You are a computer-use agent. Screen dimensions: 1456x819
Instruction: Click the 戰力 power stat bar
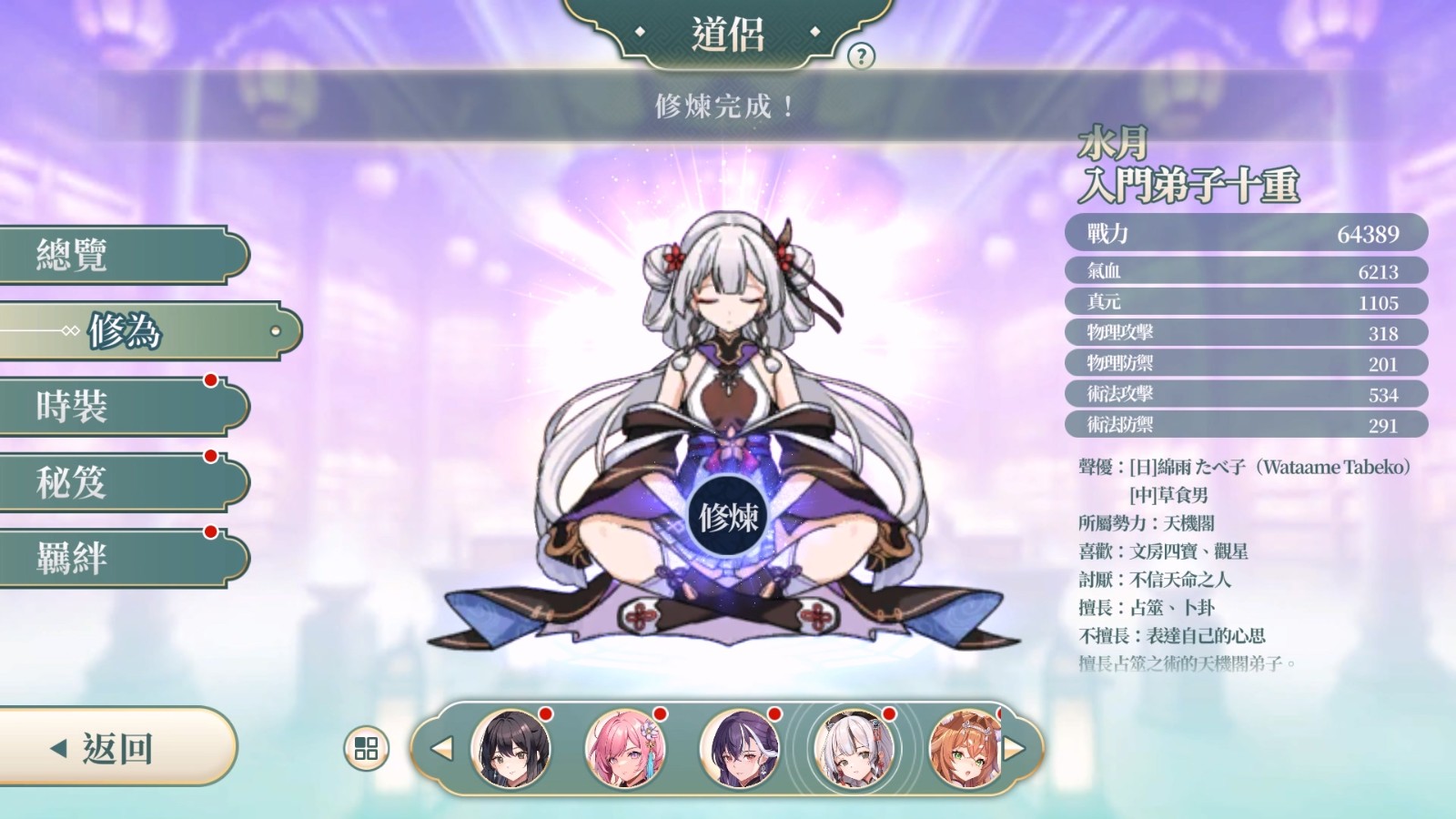1244,232
